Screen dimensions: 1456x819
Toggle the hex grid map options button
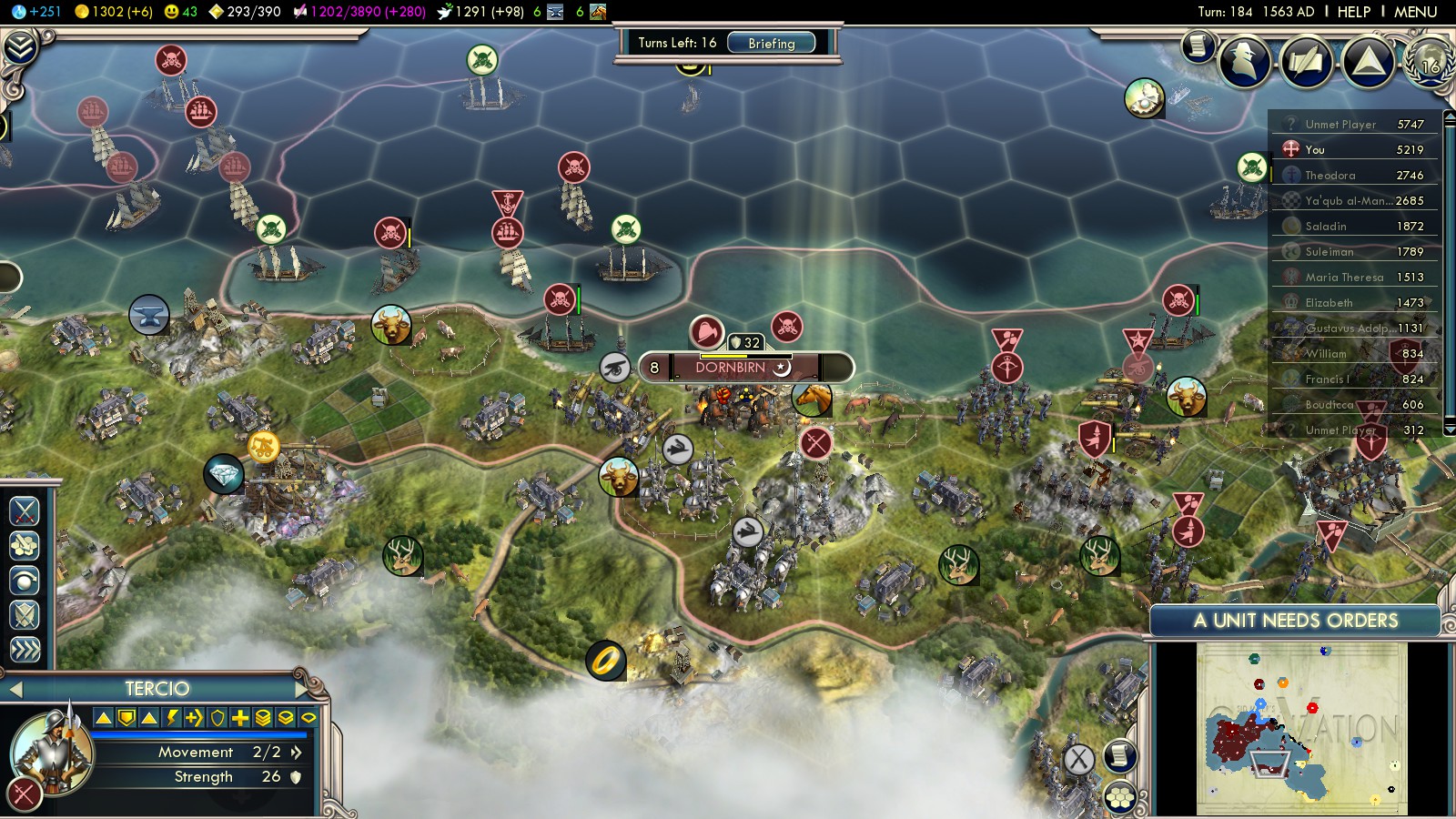(x=1120, y=797)
